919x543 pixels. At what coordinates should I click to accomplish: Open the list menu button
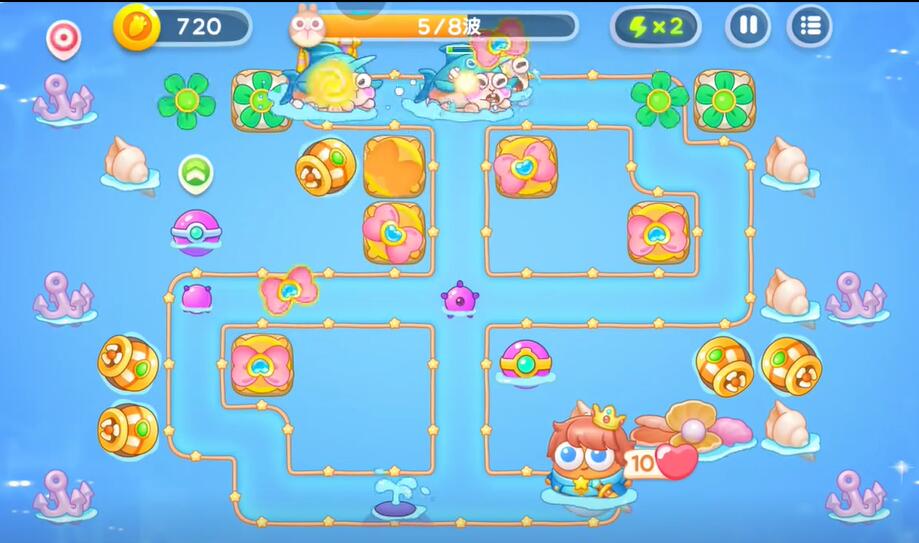pos(809,26)
